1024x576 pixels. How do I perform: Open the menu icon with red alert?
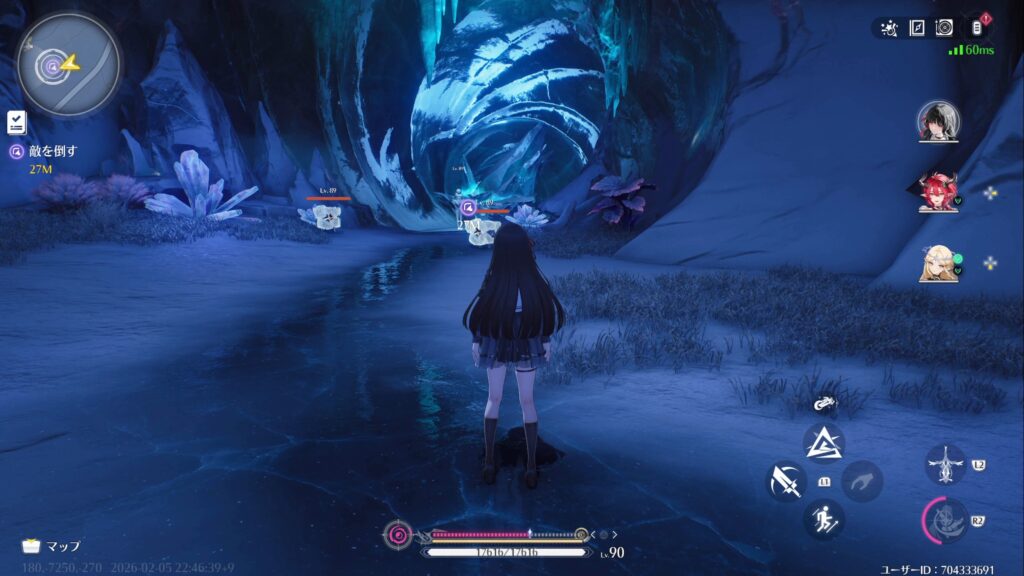pyautogui.click(x=974, y=28)
